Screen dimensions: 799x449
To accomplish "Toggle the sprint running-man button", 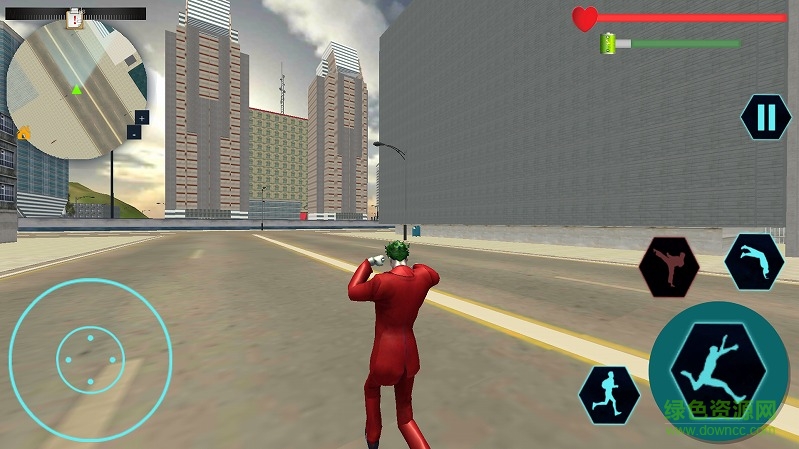I will click(x=609, y=394).
